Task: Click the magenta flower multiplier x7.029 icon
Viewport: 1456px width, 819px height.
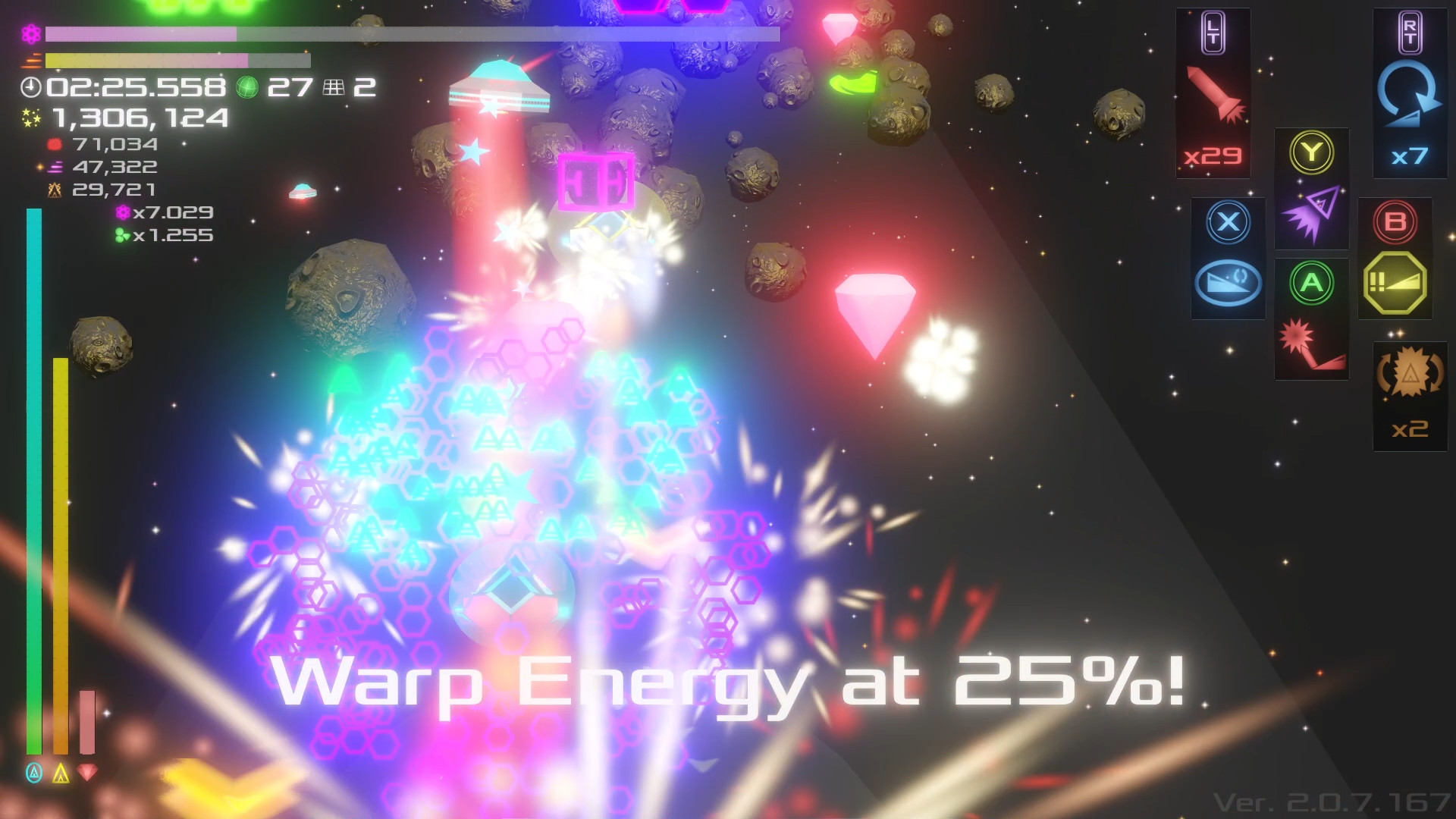Action: [121, 213]
